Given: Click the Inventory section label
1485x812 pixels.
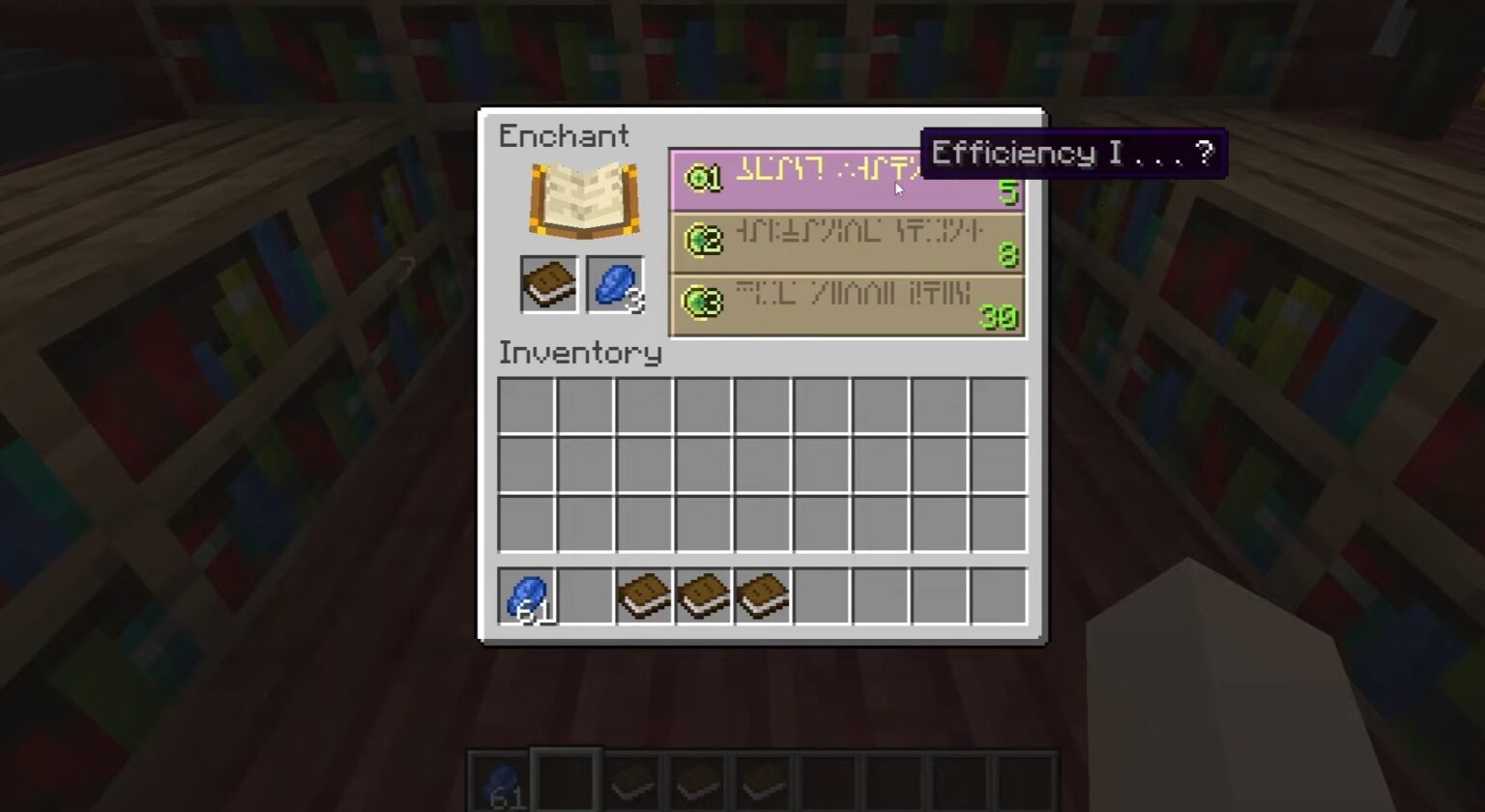Looking at the screenshot, I should (578, 354).
